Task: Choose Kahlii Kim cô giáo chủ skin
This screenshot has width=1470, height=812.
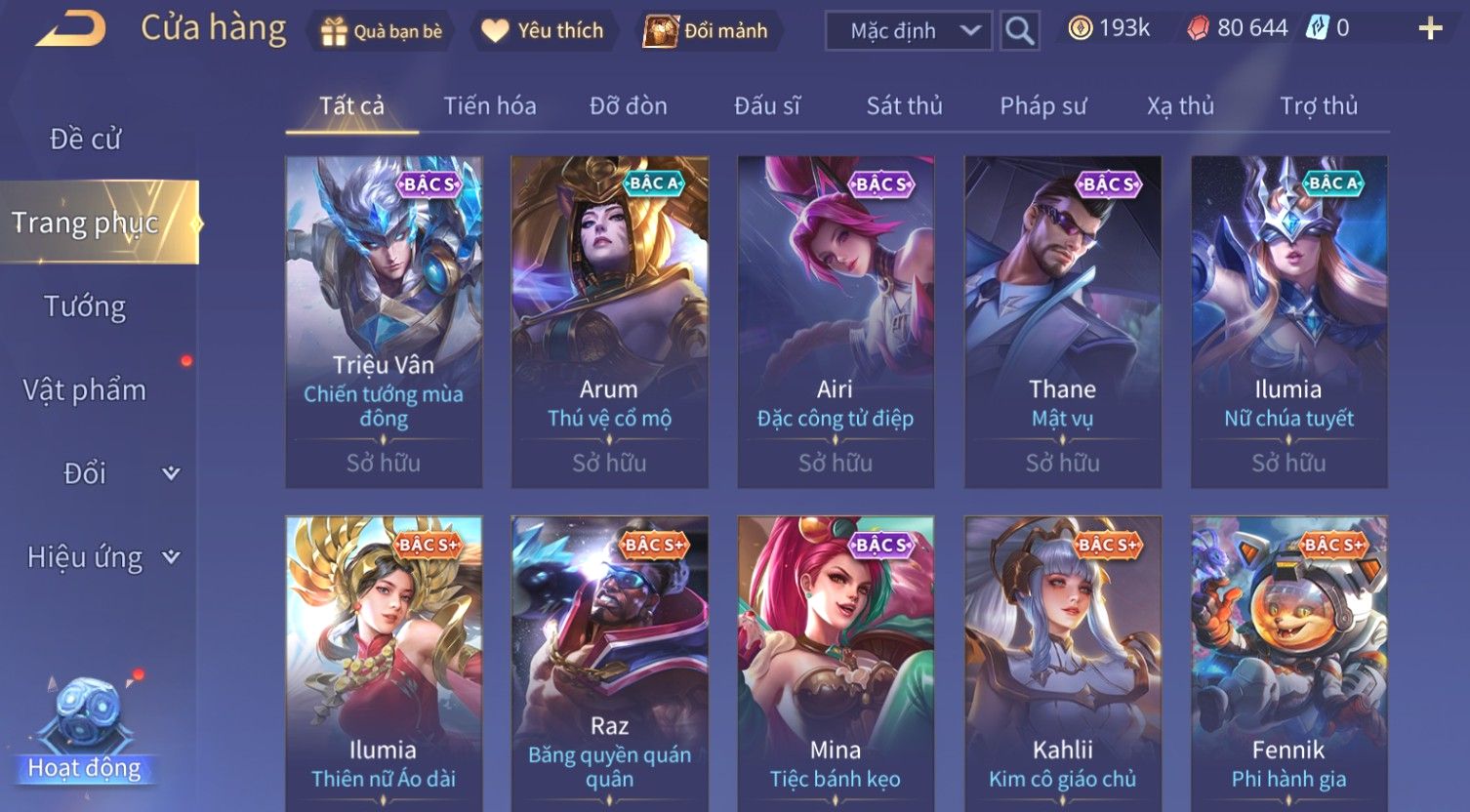Action: [x=1062, y=664]
